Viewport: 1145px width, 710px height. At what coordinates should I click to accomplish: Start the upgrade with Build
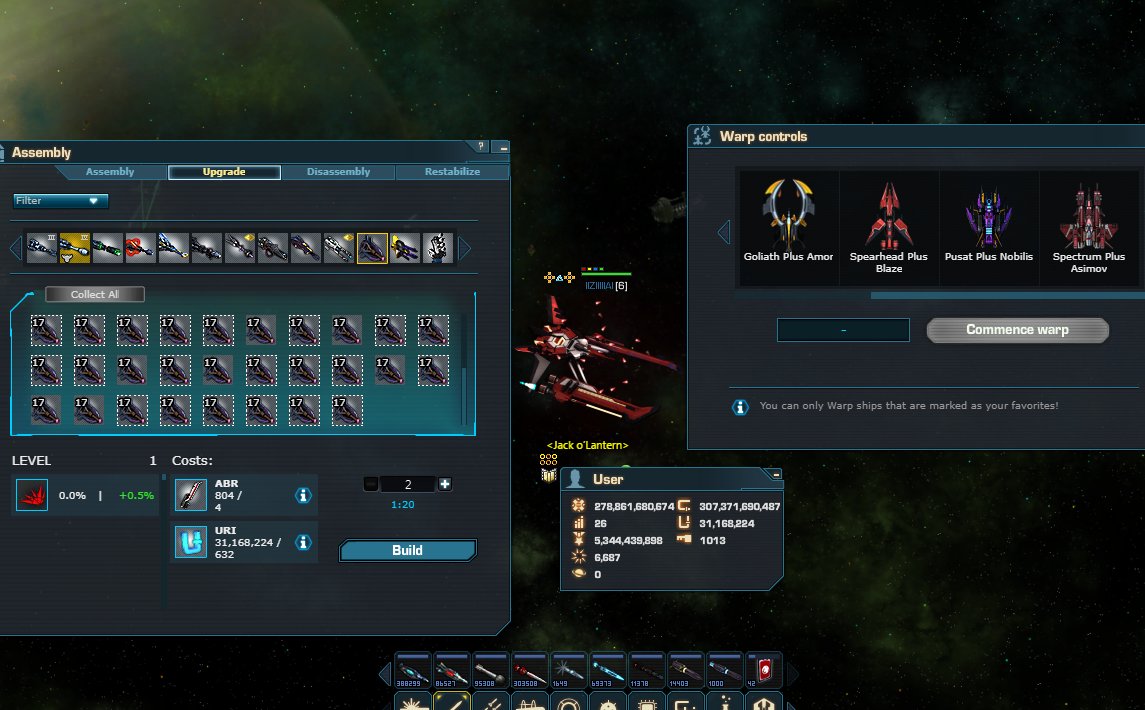407,550
